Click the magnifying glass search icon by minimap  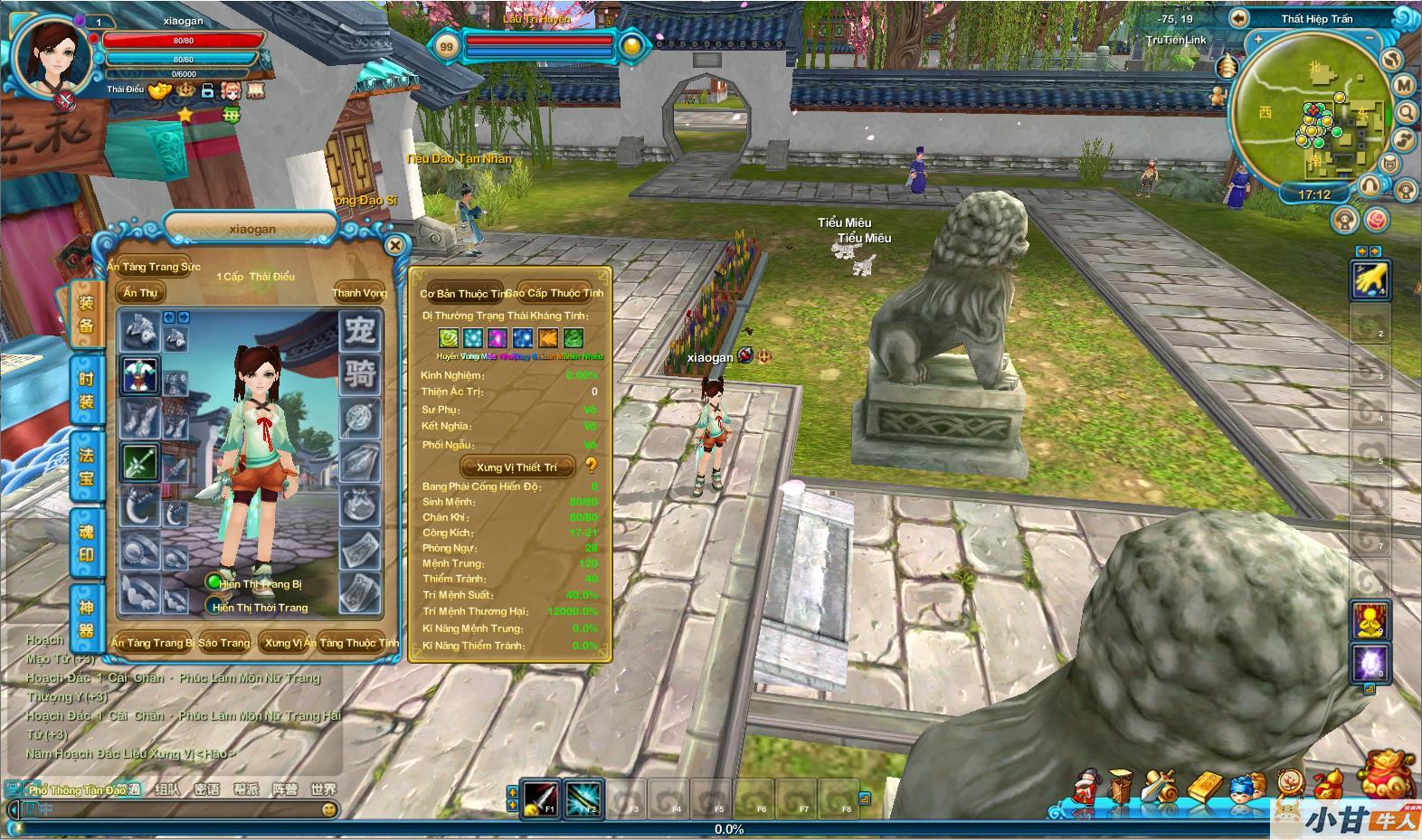coord(1407,112)
